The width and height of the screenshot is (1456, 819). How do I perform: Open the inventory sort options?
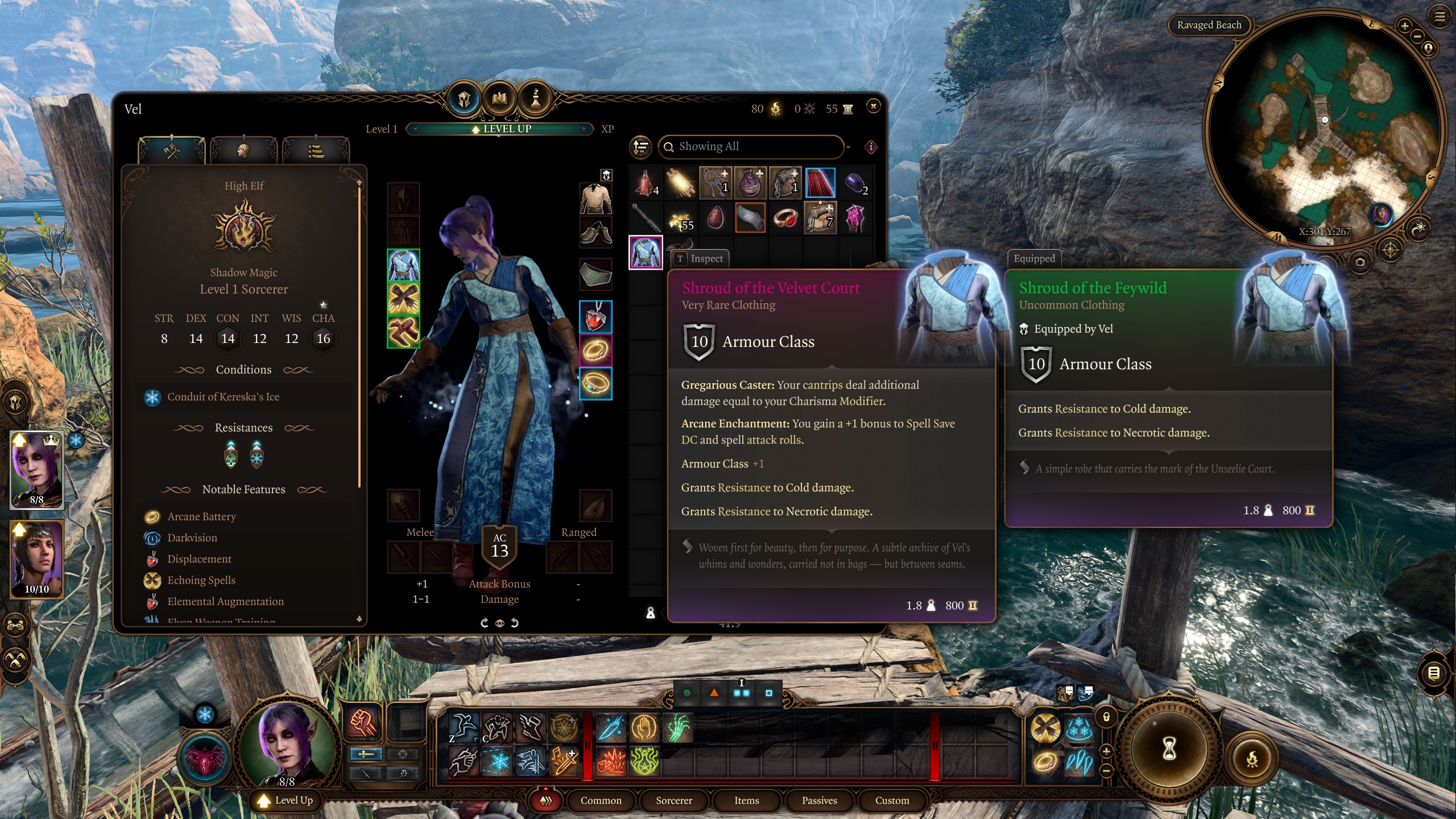(641, 147)
